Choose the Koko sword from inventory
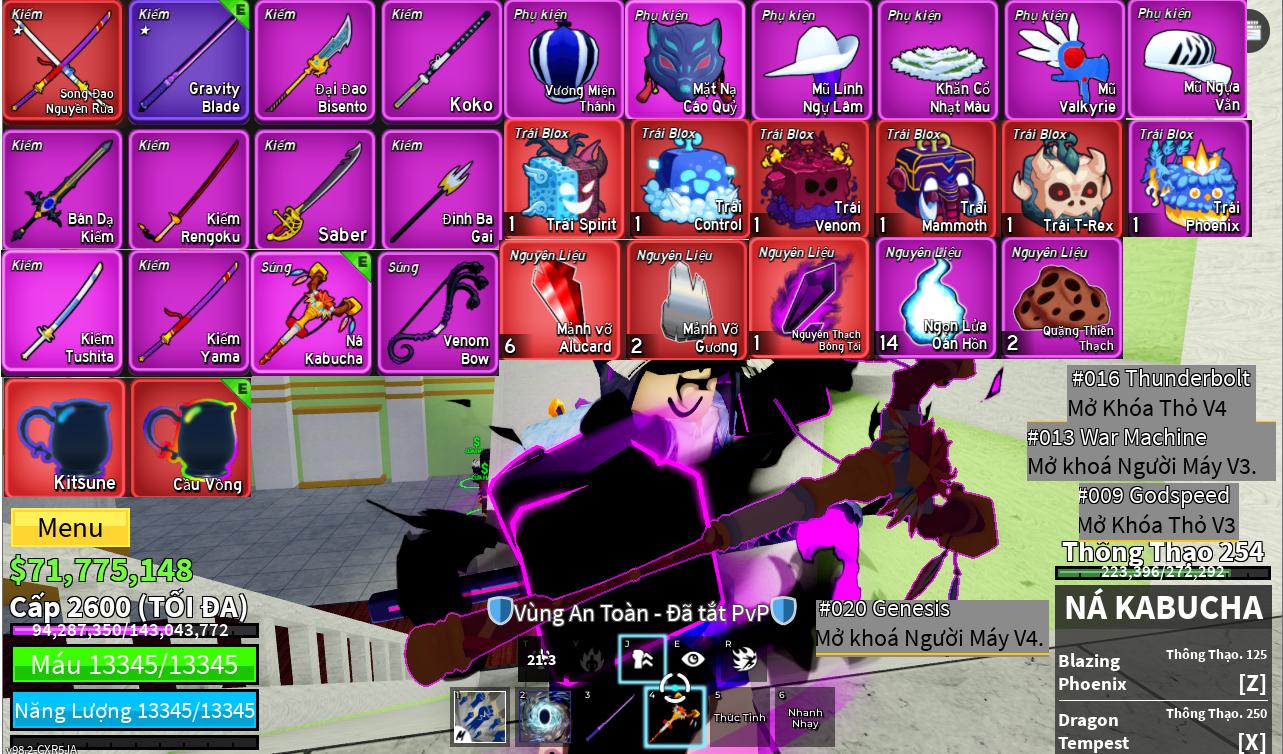 [441, 61]
